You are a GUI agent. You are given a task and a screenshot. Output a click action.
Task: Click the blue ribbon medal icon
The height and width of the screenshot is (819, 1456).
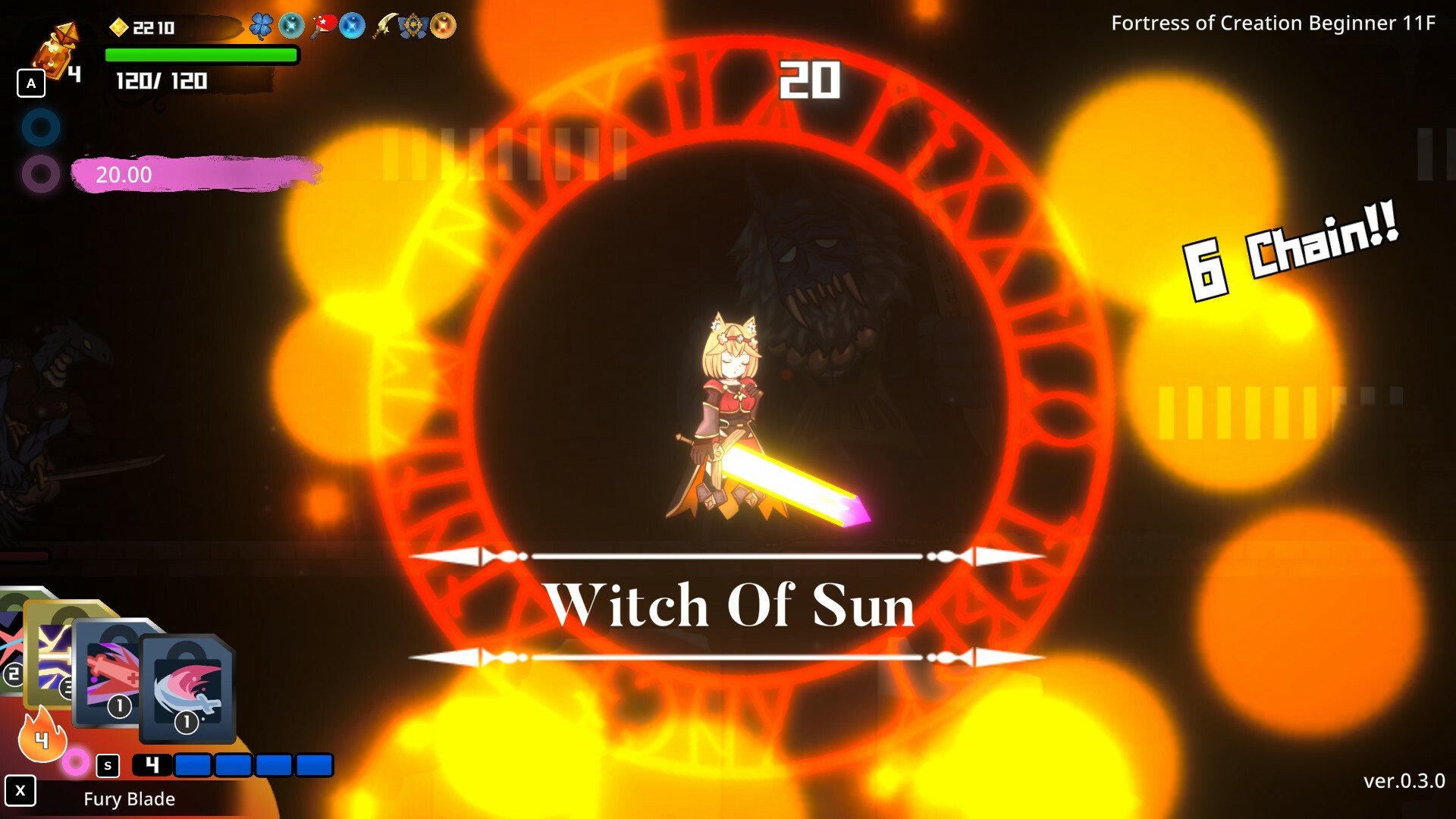point(412,25)
